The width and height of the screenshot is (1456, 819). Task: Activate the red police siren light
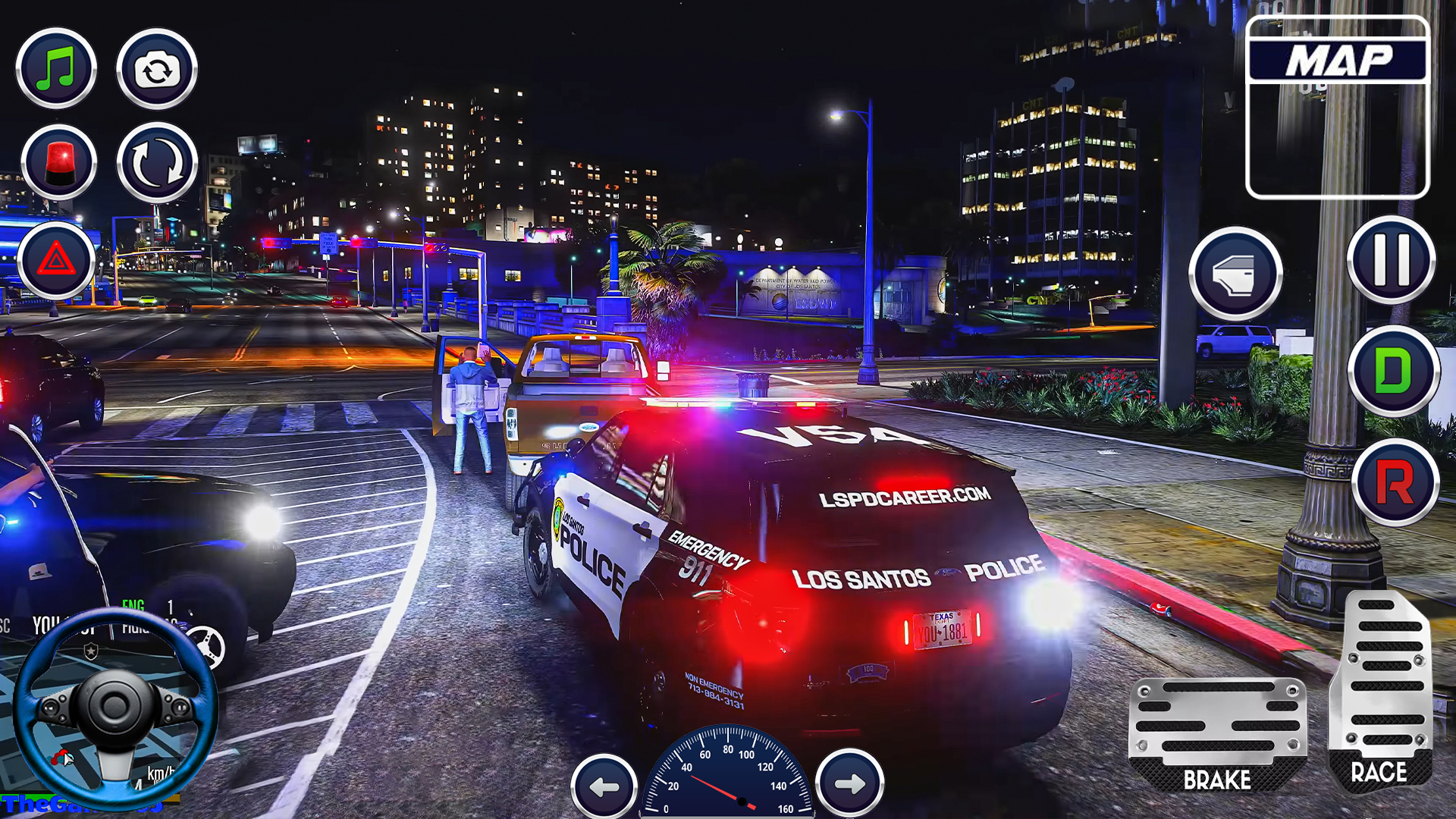coord(59,163)
